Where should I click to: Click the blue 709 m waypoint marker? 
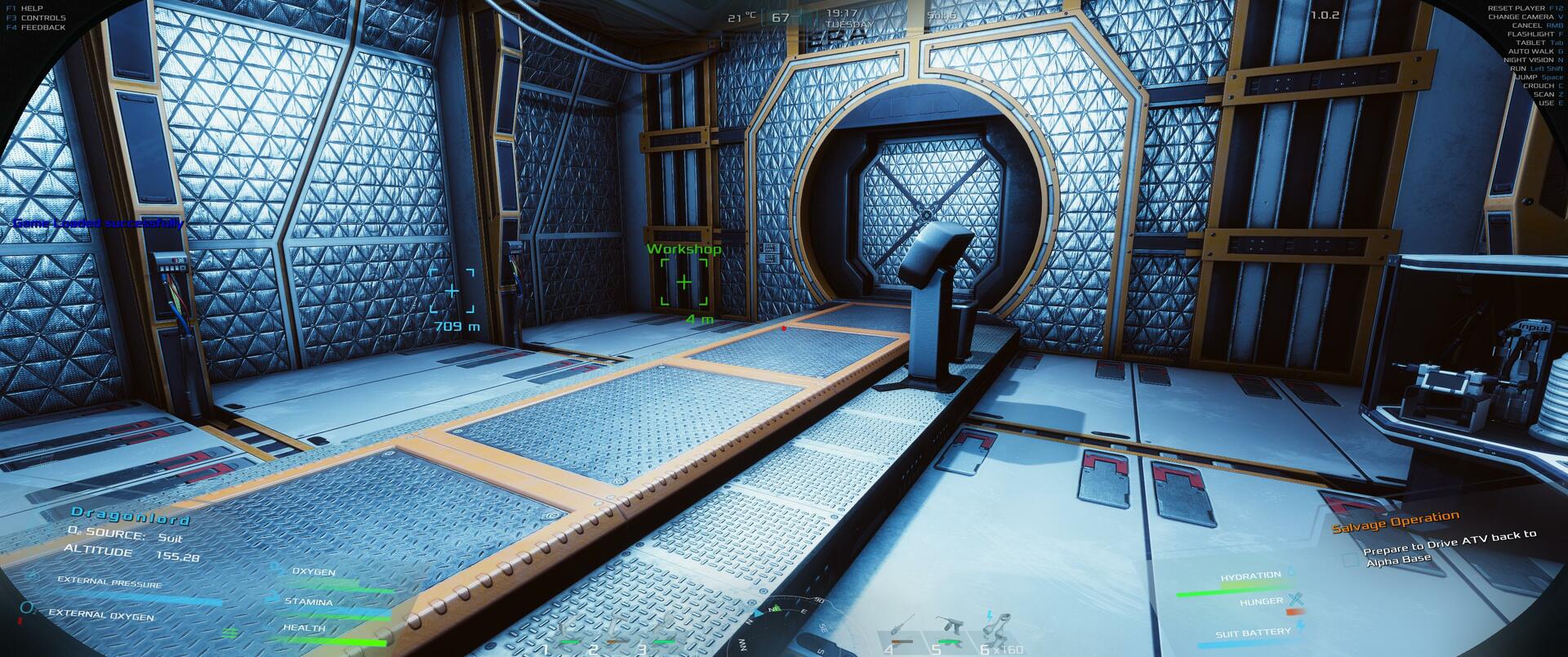pyautogui.click(x=452, y=290)
